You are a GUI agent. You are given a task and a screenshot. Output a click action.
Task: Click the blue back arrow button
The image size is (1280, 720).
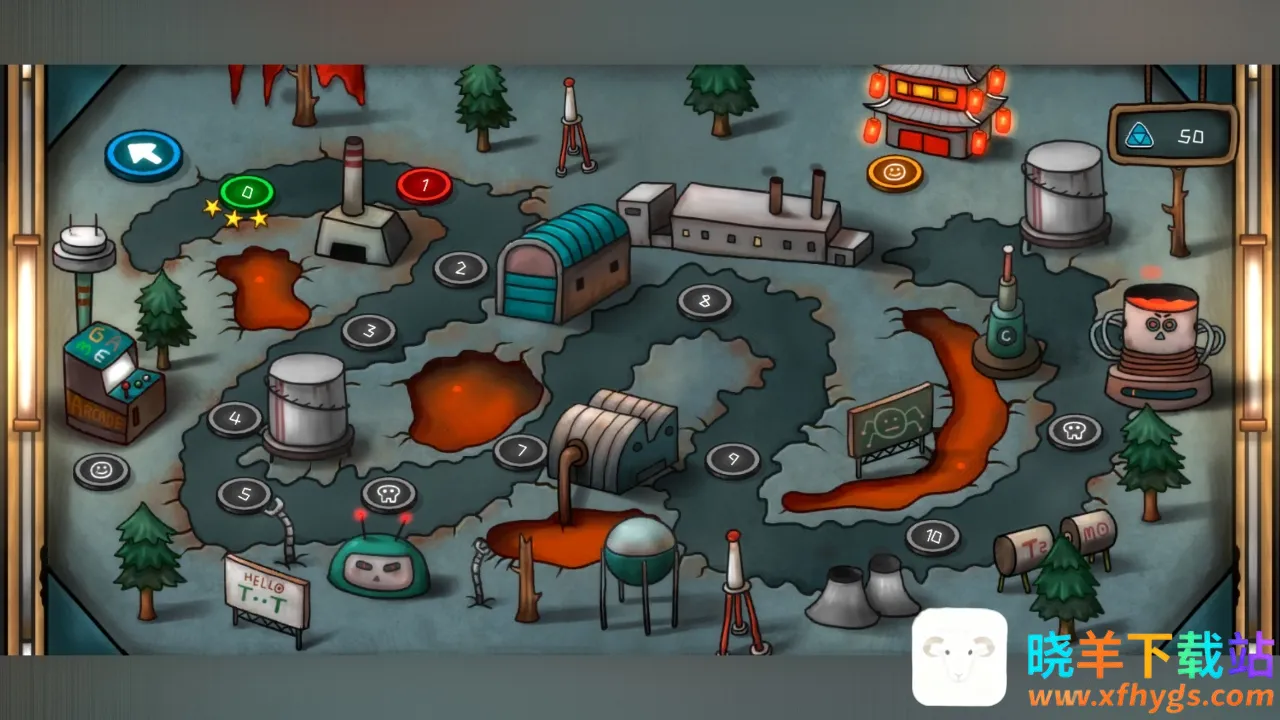click(143, 153)
